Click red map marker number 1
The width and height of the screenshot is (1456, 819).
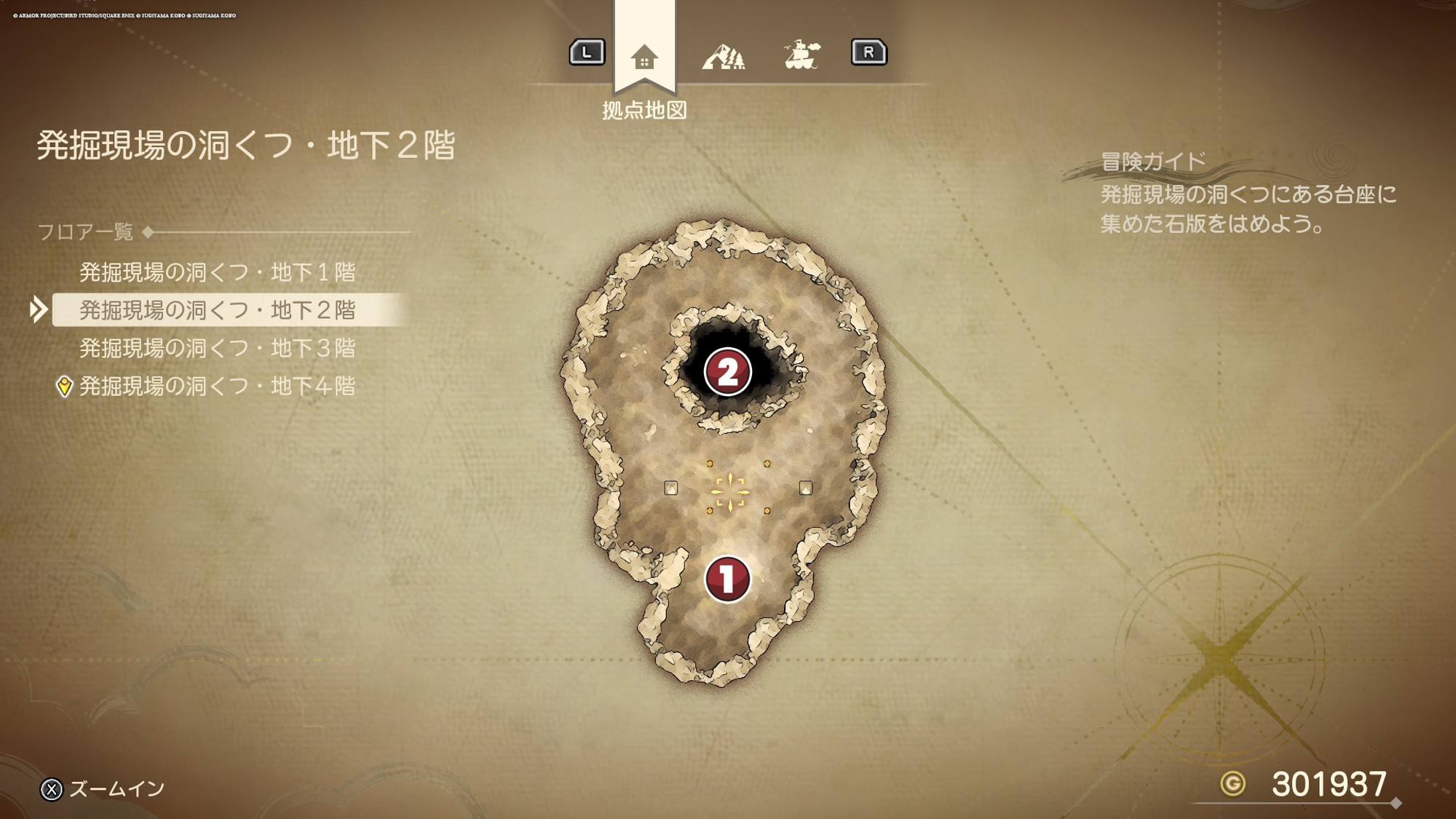(x=727, y=579)
